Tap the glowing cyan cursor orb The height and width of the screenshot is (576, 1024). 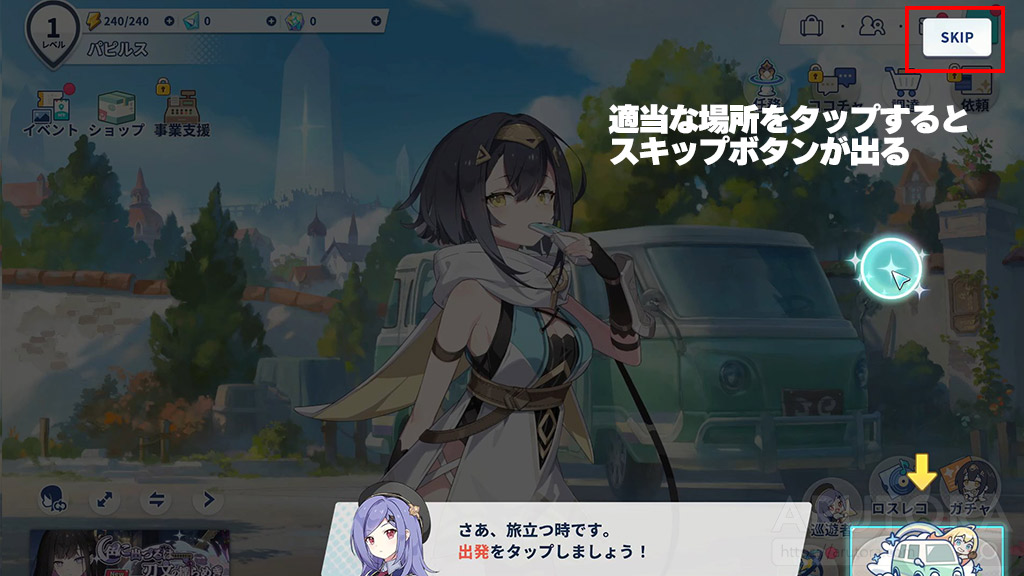891,270
